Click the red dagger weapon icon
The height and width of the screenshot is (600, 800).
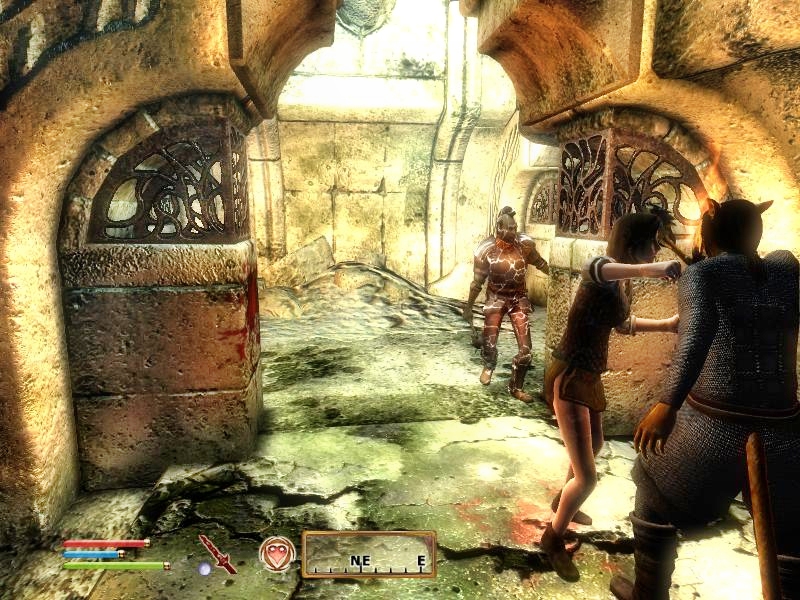click(216, 553)
